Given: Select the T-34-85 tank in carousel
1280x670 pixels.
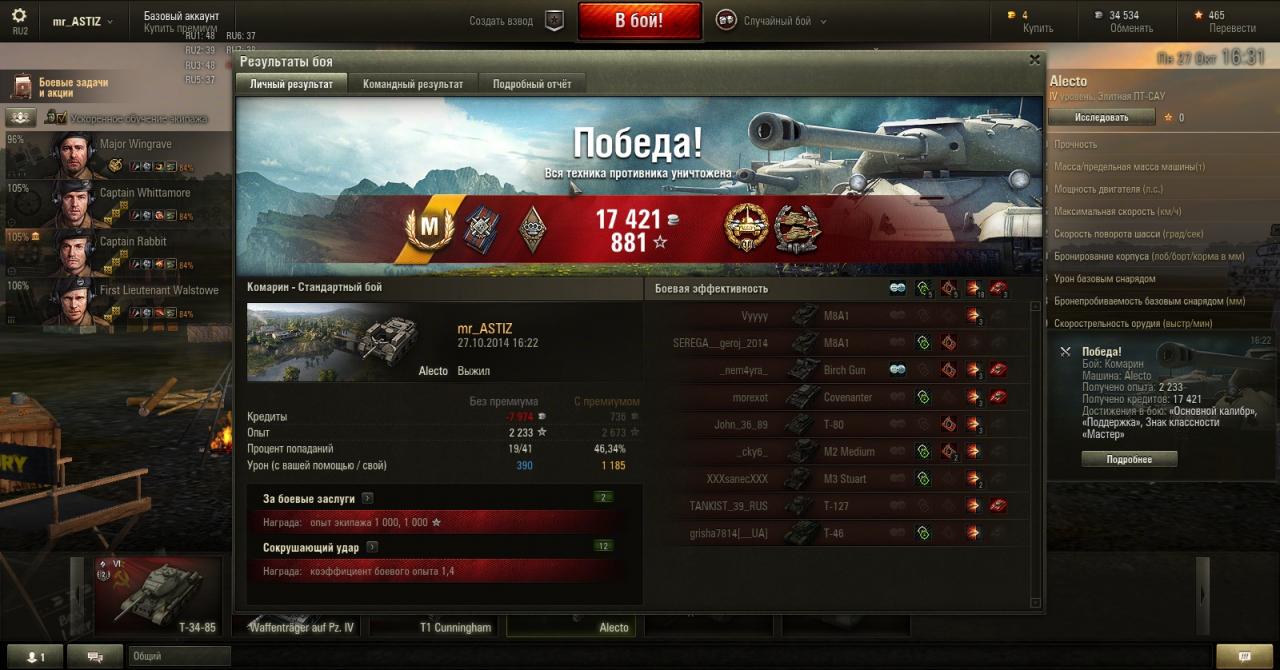Looking at the screenshot, I should (x=158, y=596).
